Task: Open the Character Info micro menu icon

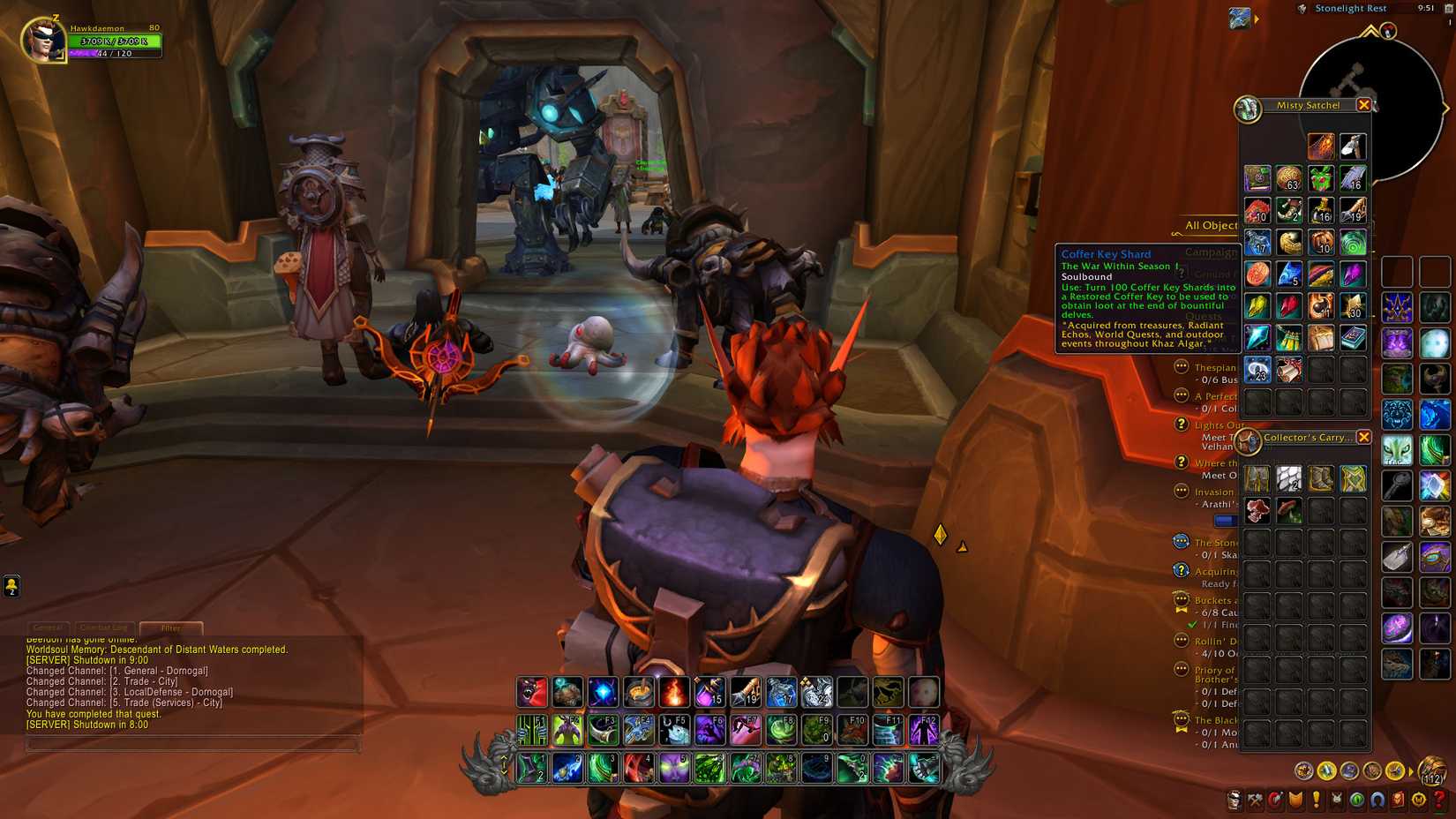Action: tap(1235, 800)
